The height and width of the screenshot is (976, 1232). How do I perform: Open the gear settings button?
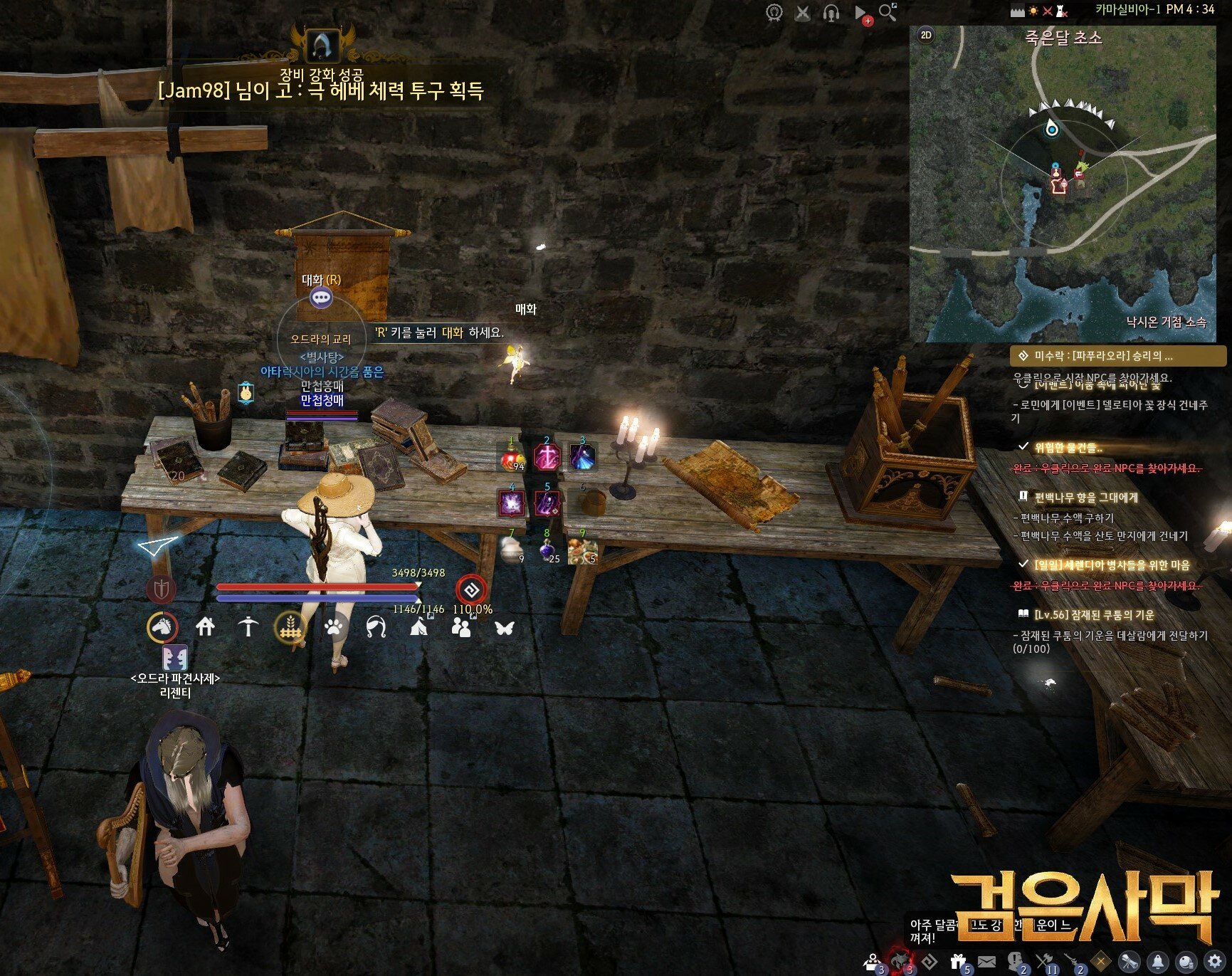point(1214,962)
